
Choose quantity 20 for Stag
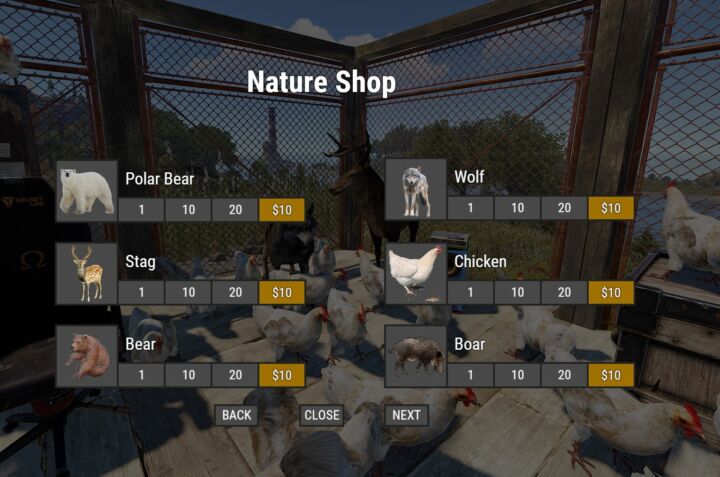(x=235, y=292)
